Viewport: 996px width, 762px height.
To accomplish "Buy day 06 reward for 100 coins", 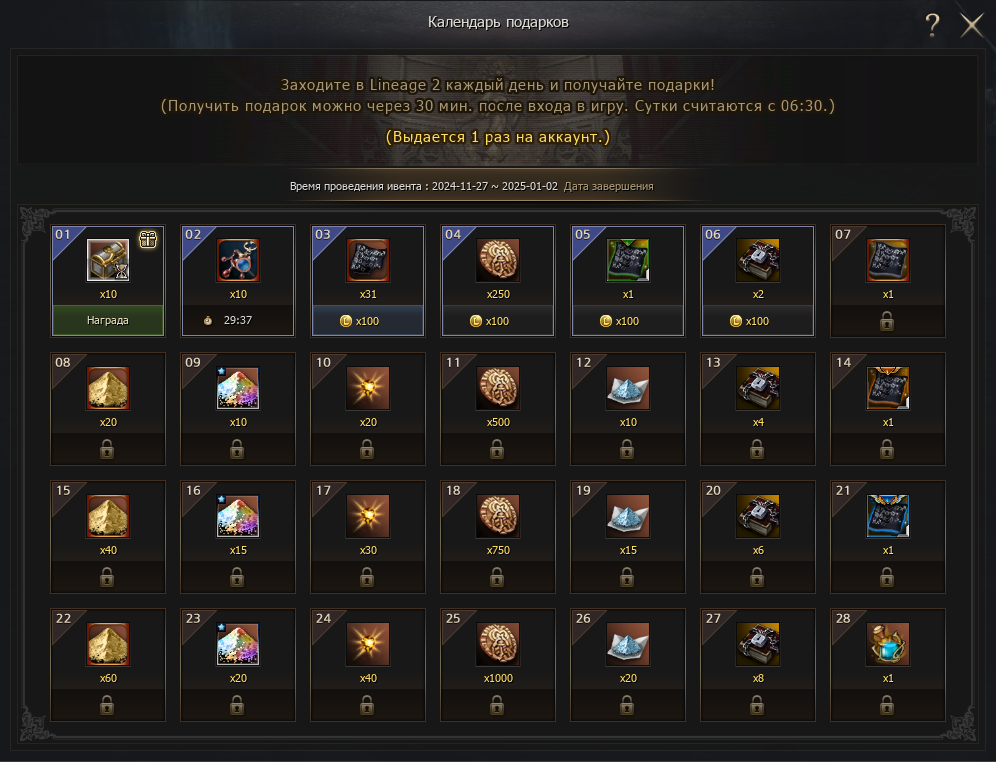I will [757, 321].
